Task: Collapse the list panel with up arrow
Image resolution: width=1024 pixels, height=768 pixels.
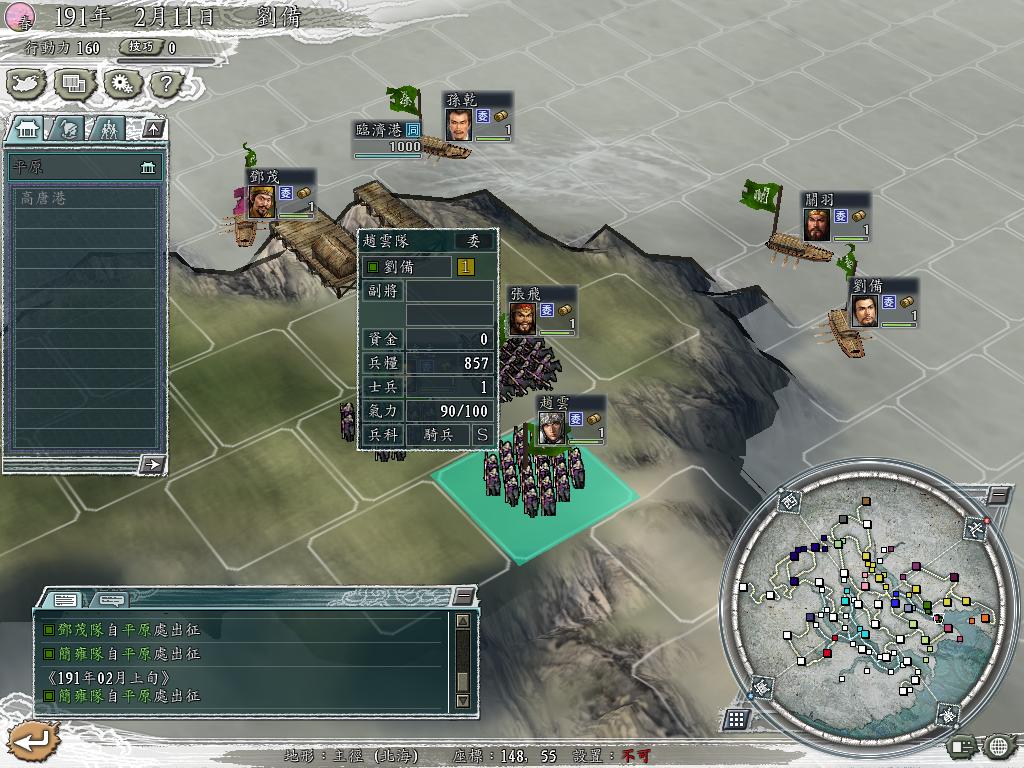Action: click(152, 128)
